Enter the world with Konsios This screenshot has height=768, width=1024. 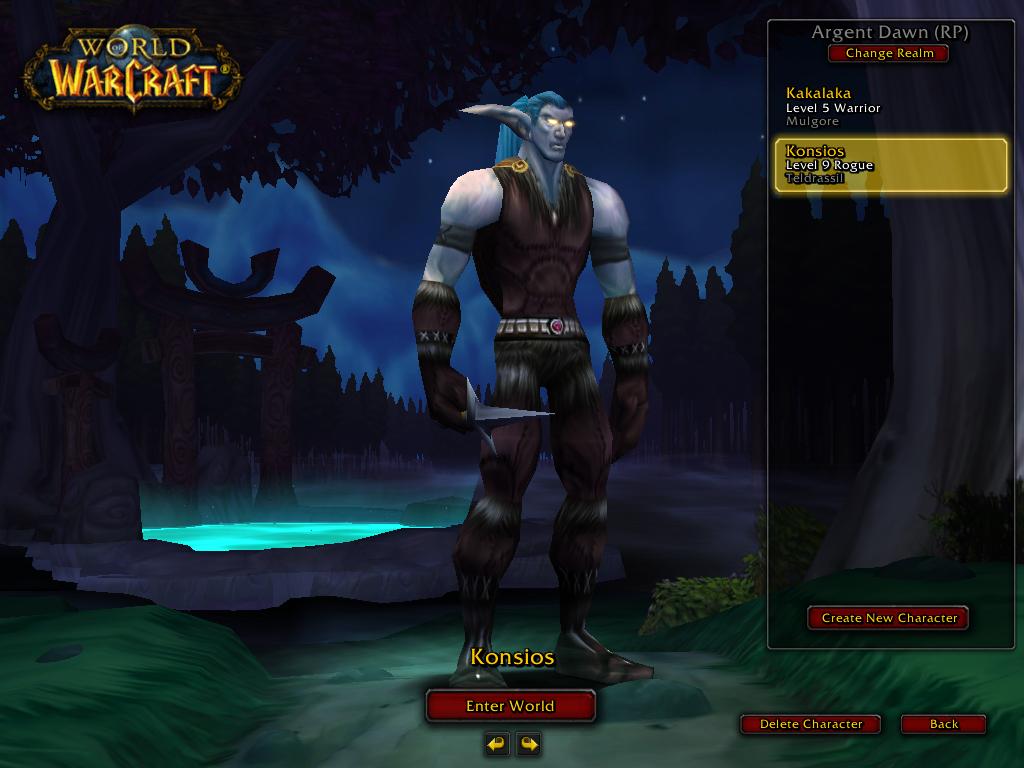point(510,706)
